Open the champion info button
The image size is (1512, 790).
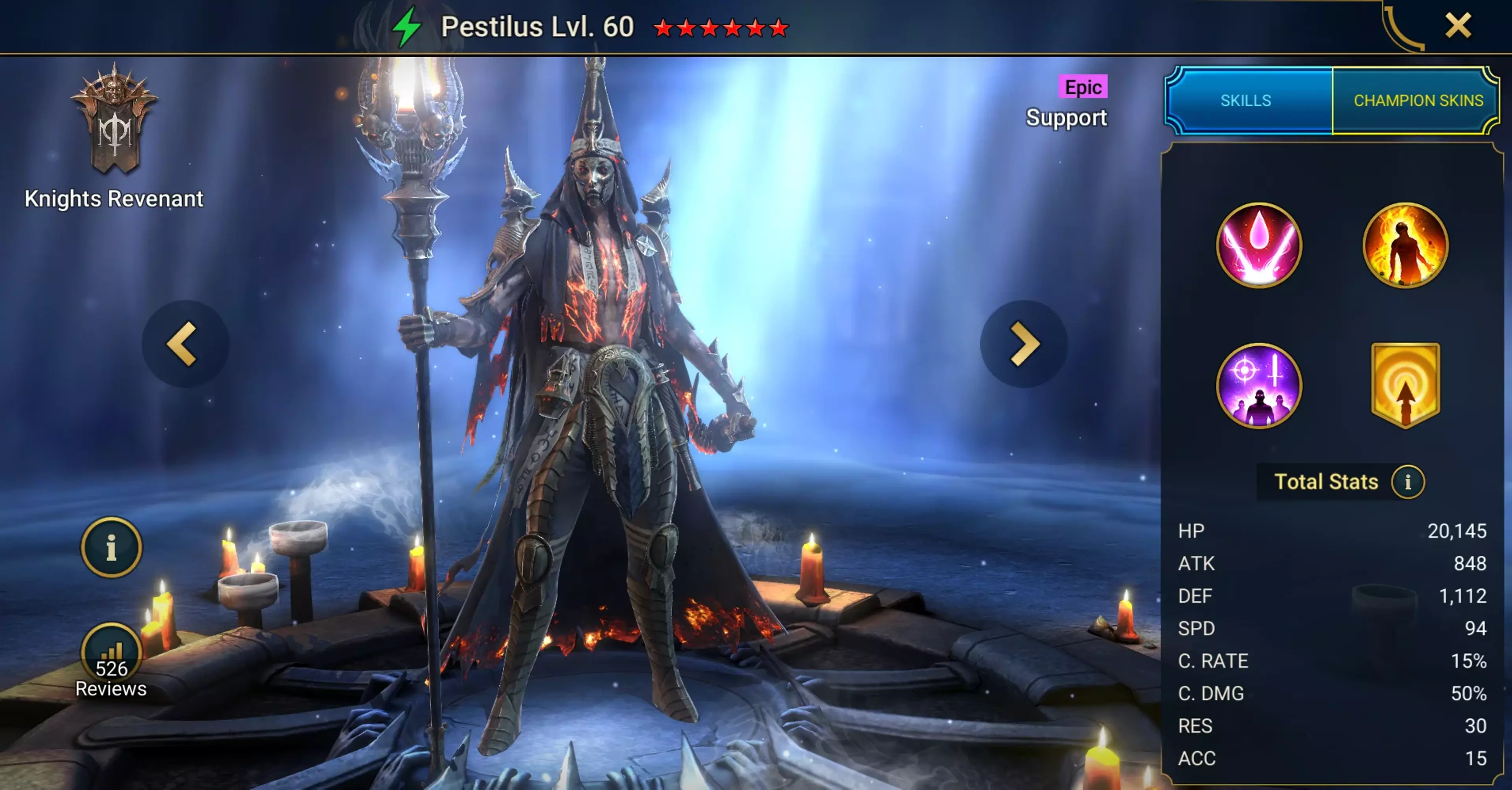pos(111,548)
